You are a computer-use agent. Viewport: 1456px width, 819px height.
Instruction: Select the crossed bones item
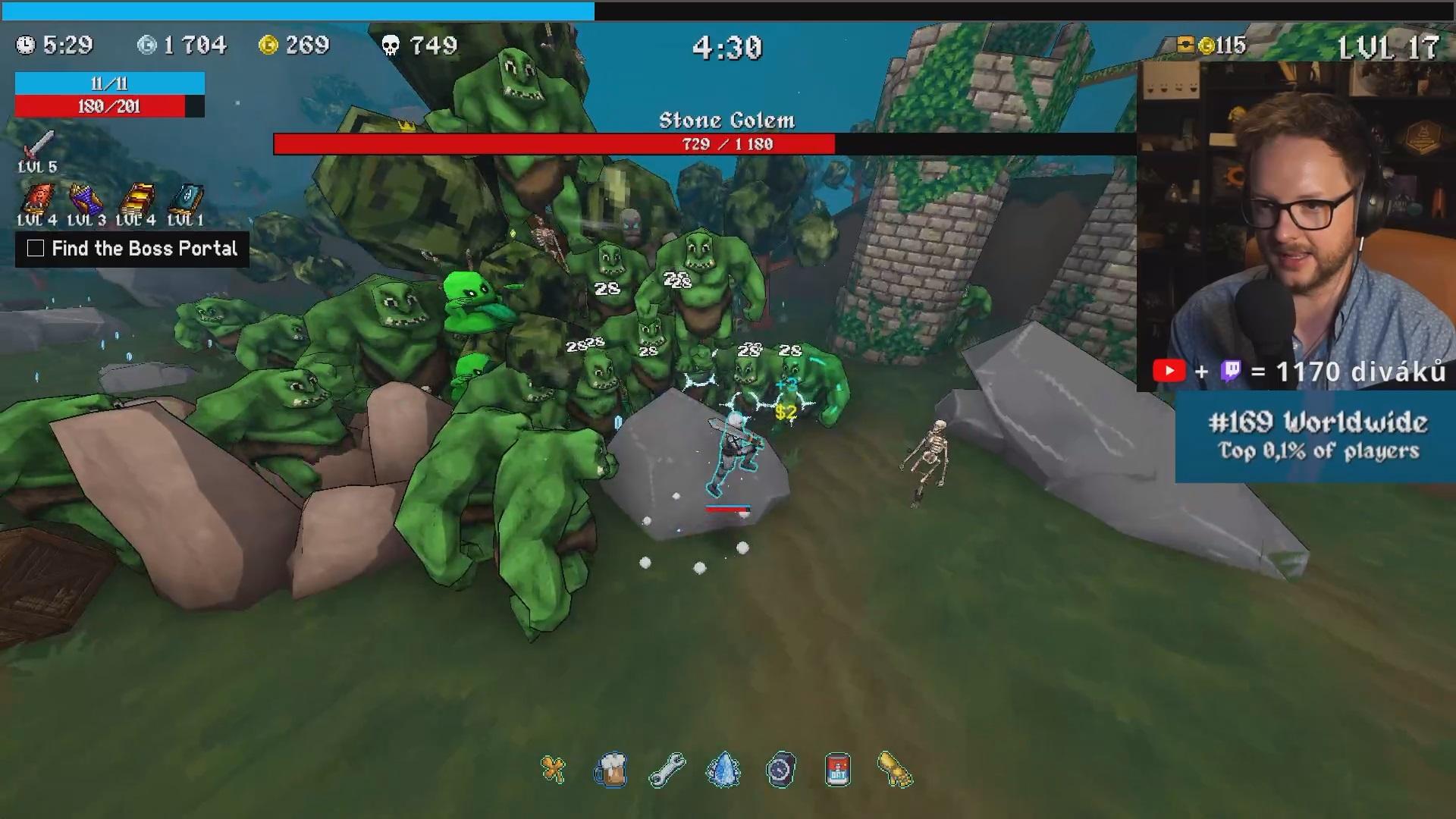(x=554, y=770)
